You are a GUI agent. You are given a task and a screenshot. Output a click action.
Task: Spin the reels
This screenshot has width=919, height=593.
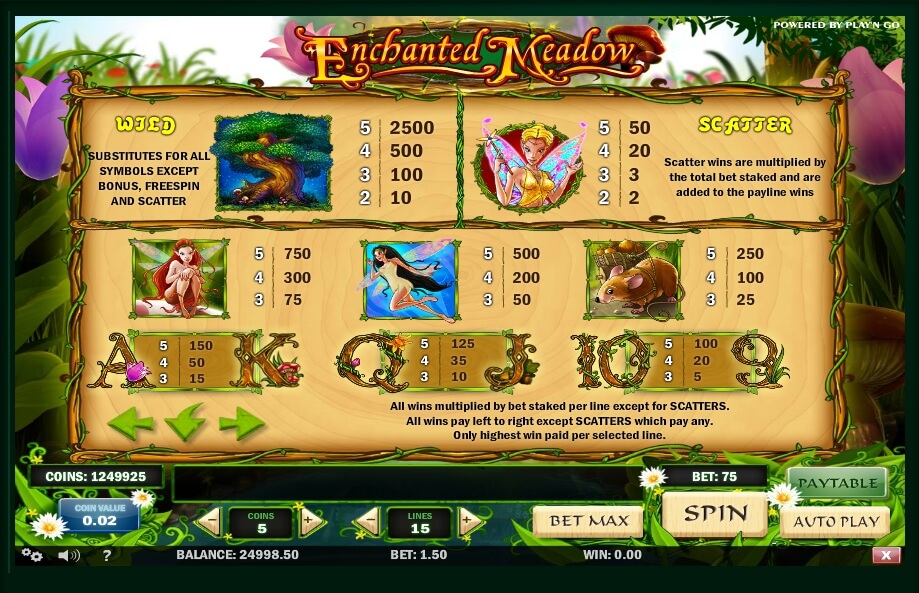714,515
